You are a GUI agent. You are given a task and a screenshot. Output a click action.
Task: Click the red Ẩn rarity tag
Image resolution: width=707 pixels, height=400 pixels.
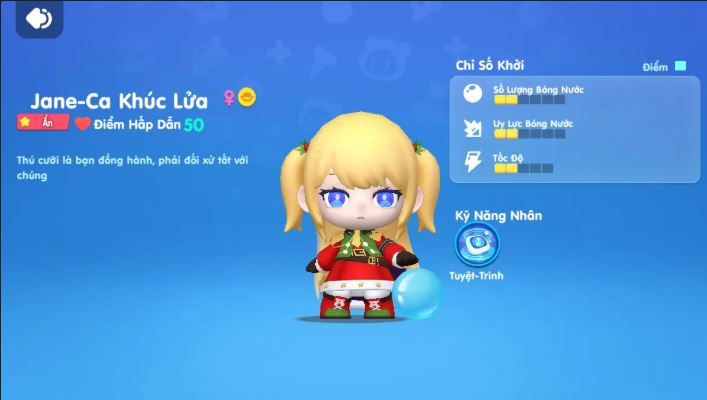click(42, 123)
